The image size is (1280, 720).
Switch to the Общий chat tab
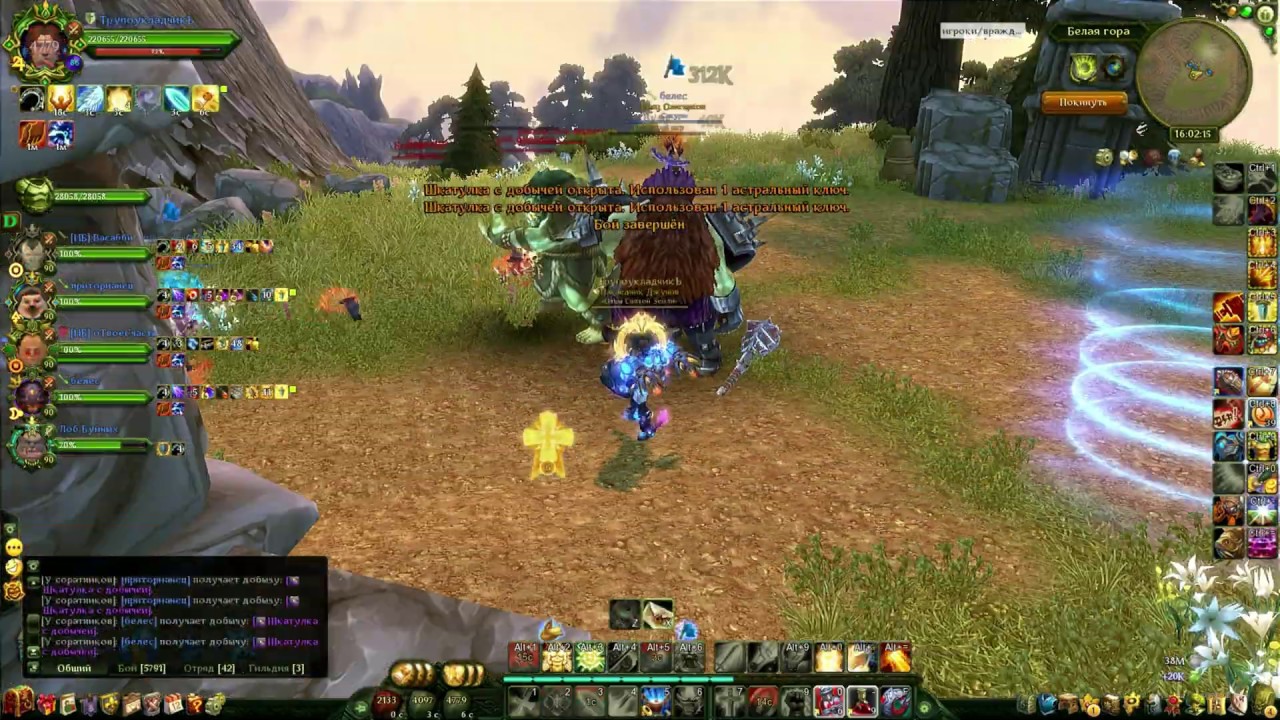(x=74, y=668)
